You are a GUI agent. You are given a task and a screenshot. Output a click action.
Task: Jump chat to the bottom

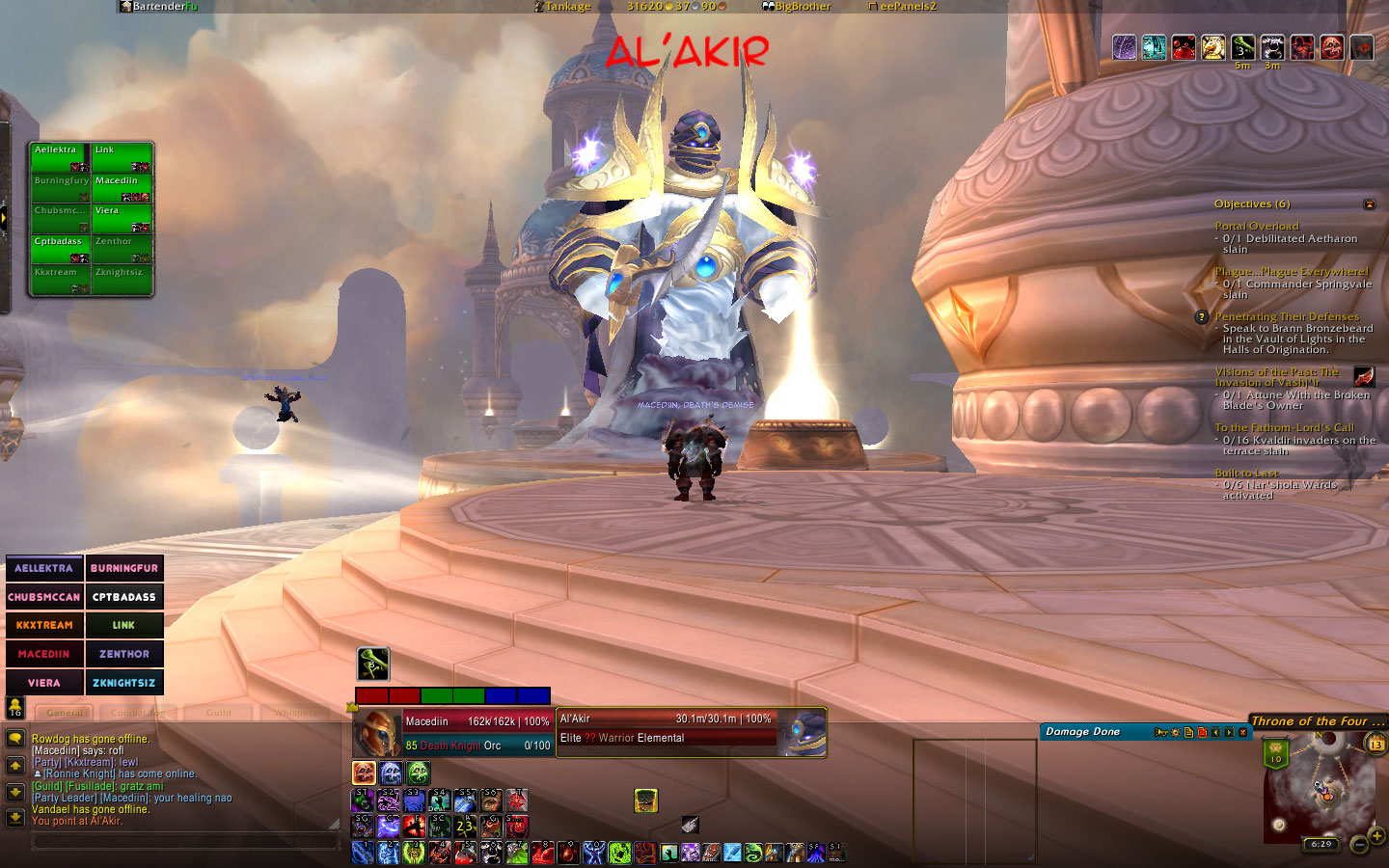tap(15, 818)
